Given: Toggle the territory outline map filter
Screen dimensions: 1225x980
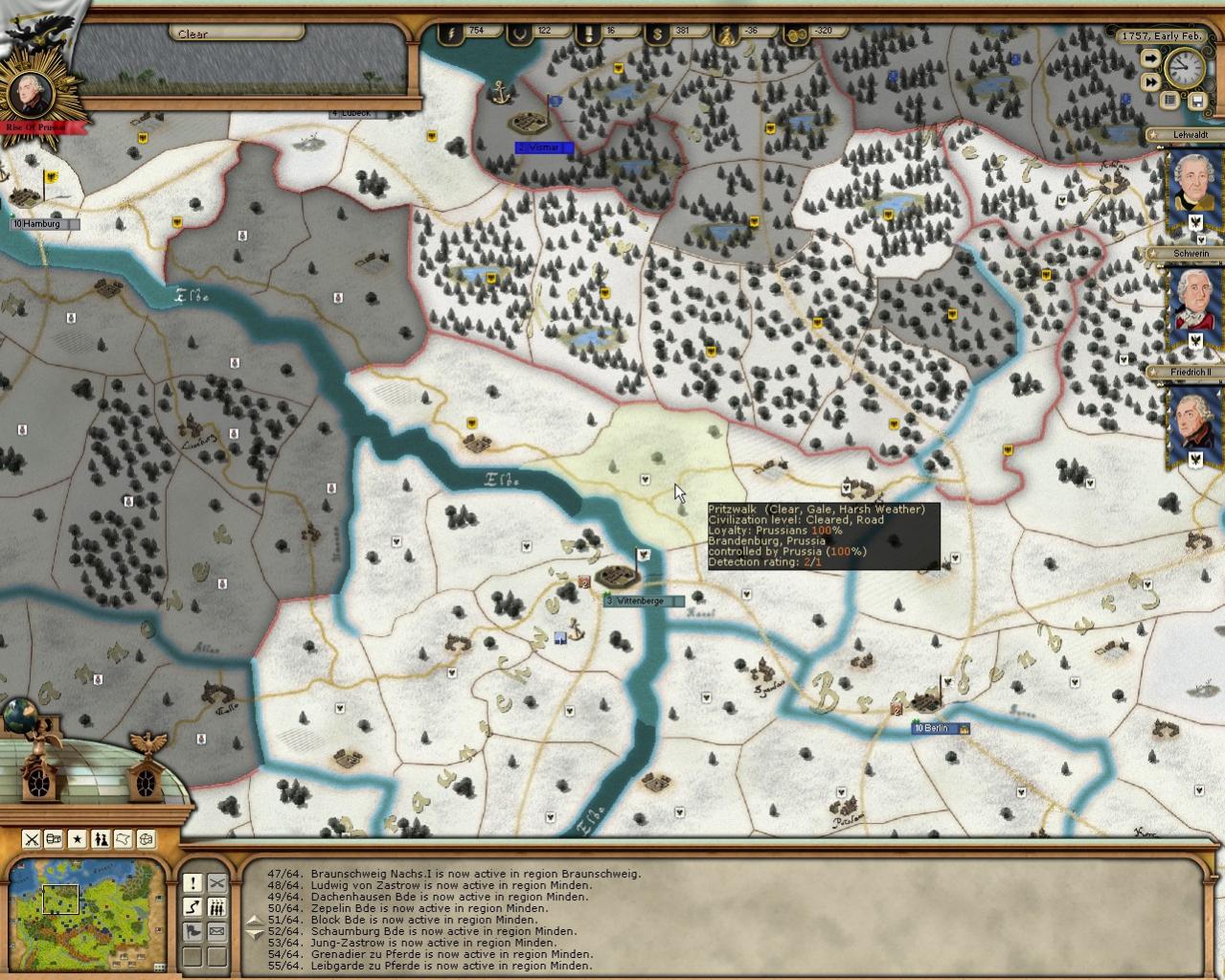Looking at the screenshot, I should click(123, 839).
